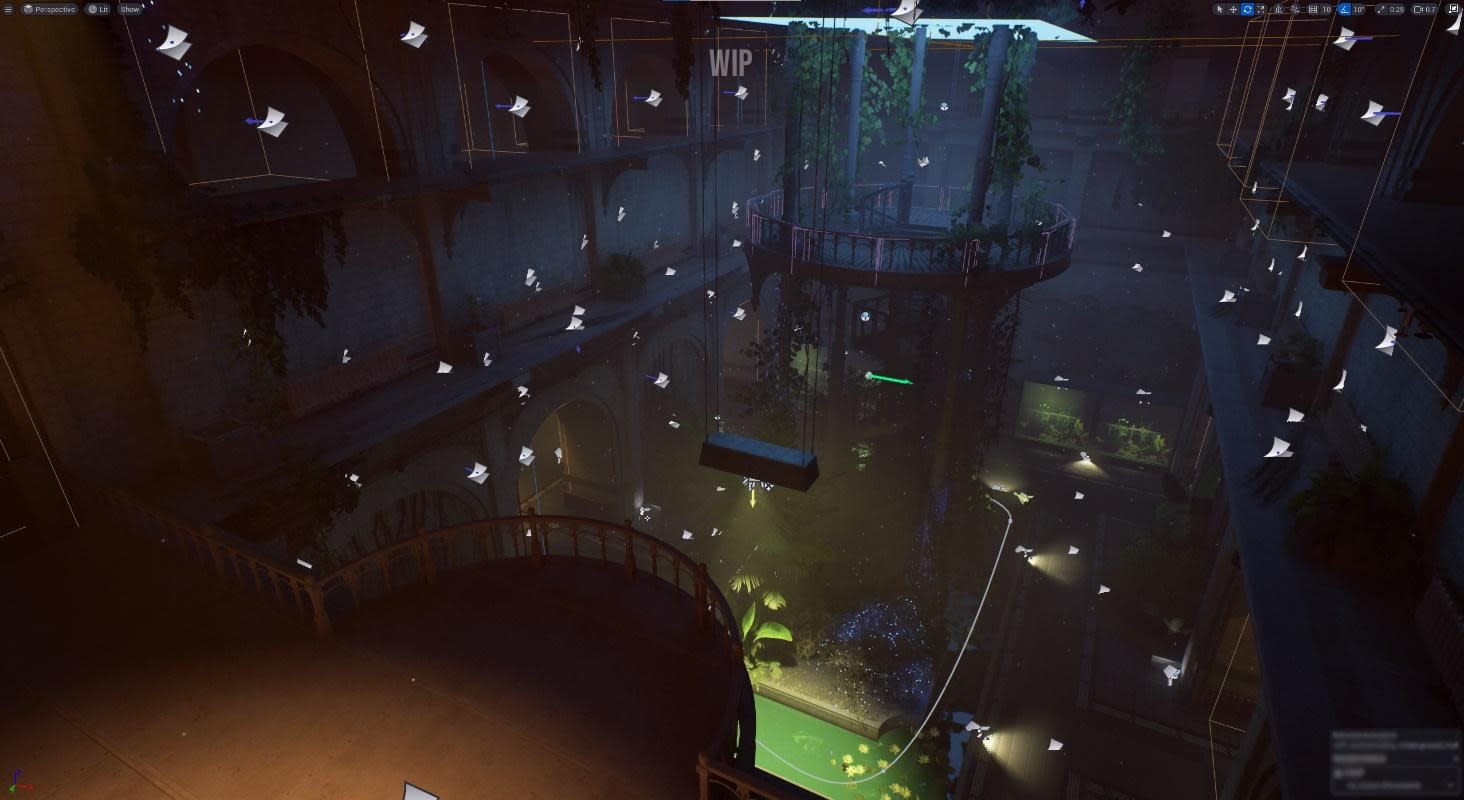
Task: Open the Show flags menu
Action: [130, 9]
